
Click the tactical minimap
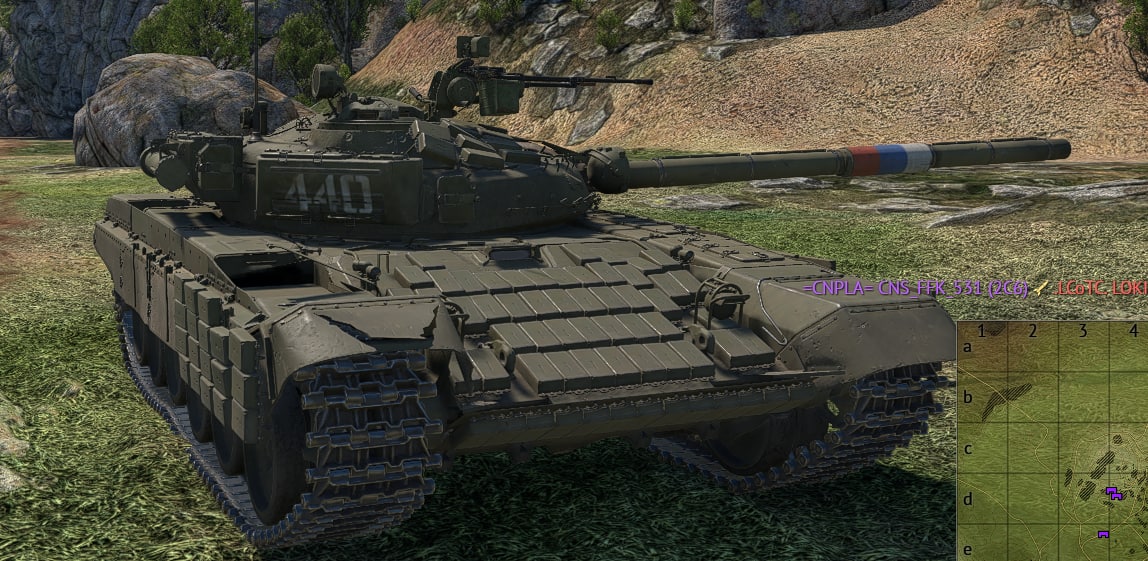tap(1052, 441)
